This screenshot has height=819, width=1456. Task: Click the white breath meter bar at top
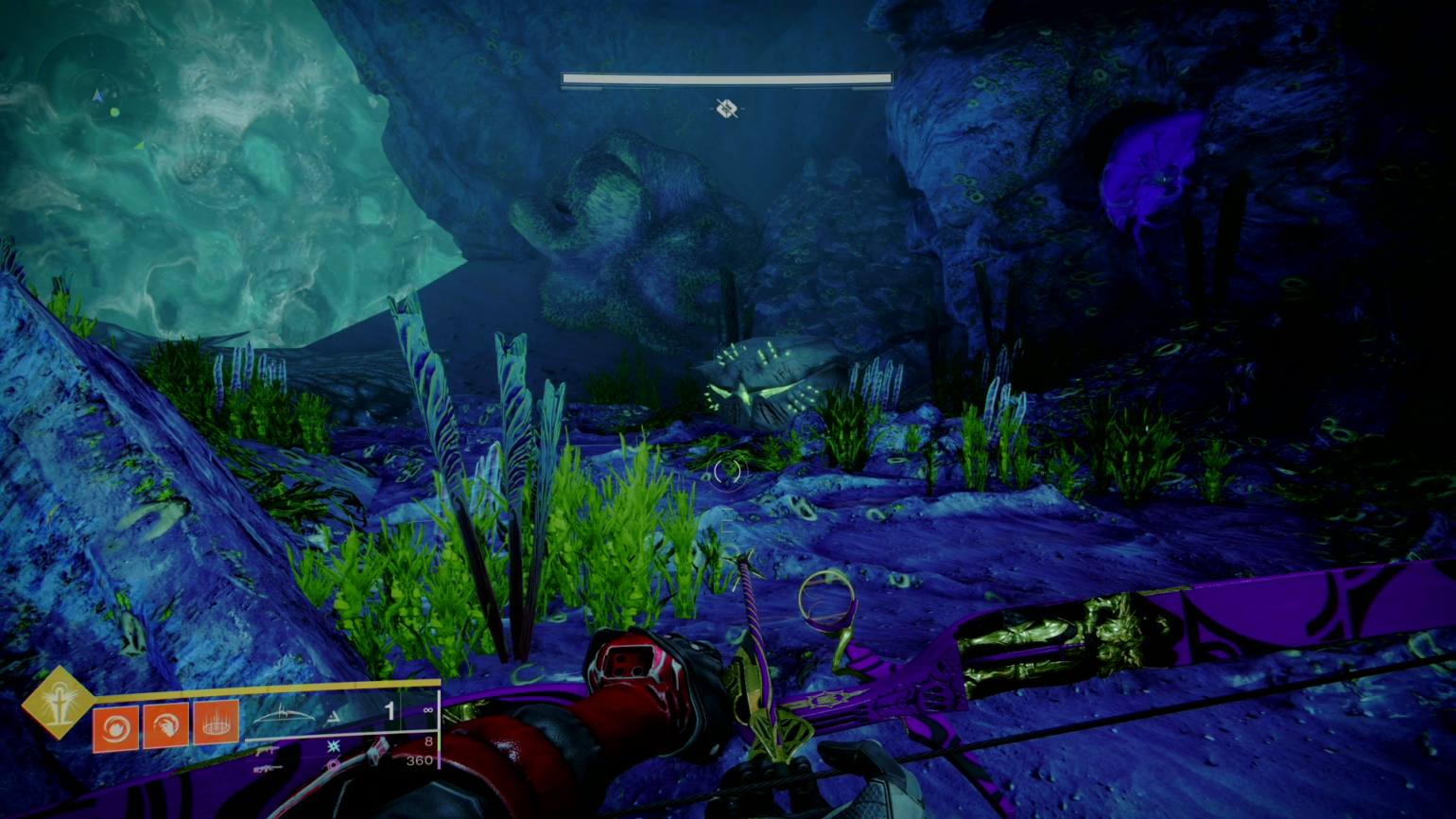point(728,78)
